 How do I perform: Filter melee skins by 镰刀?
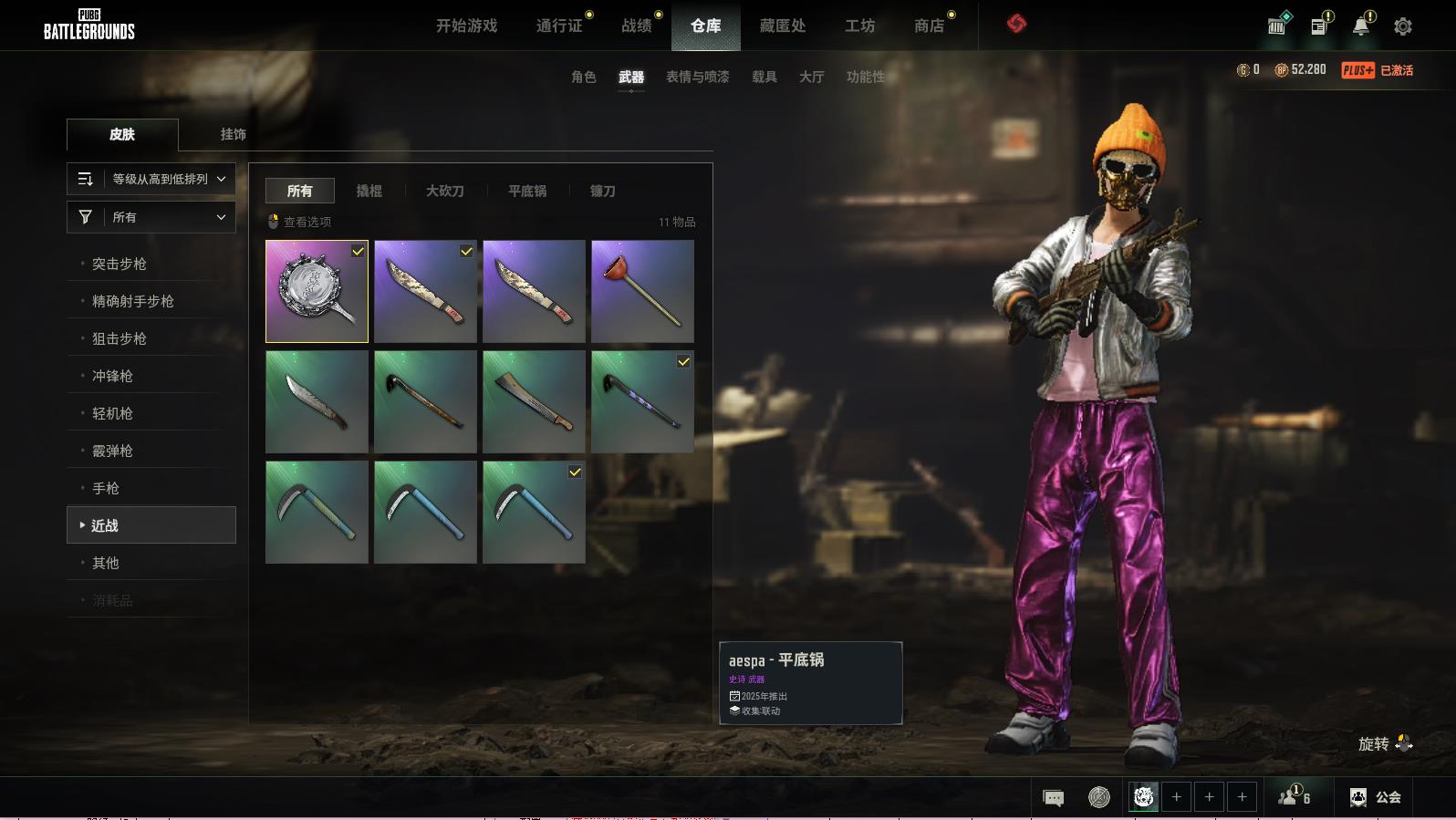[602, 191]
